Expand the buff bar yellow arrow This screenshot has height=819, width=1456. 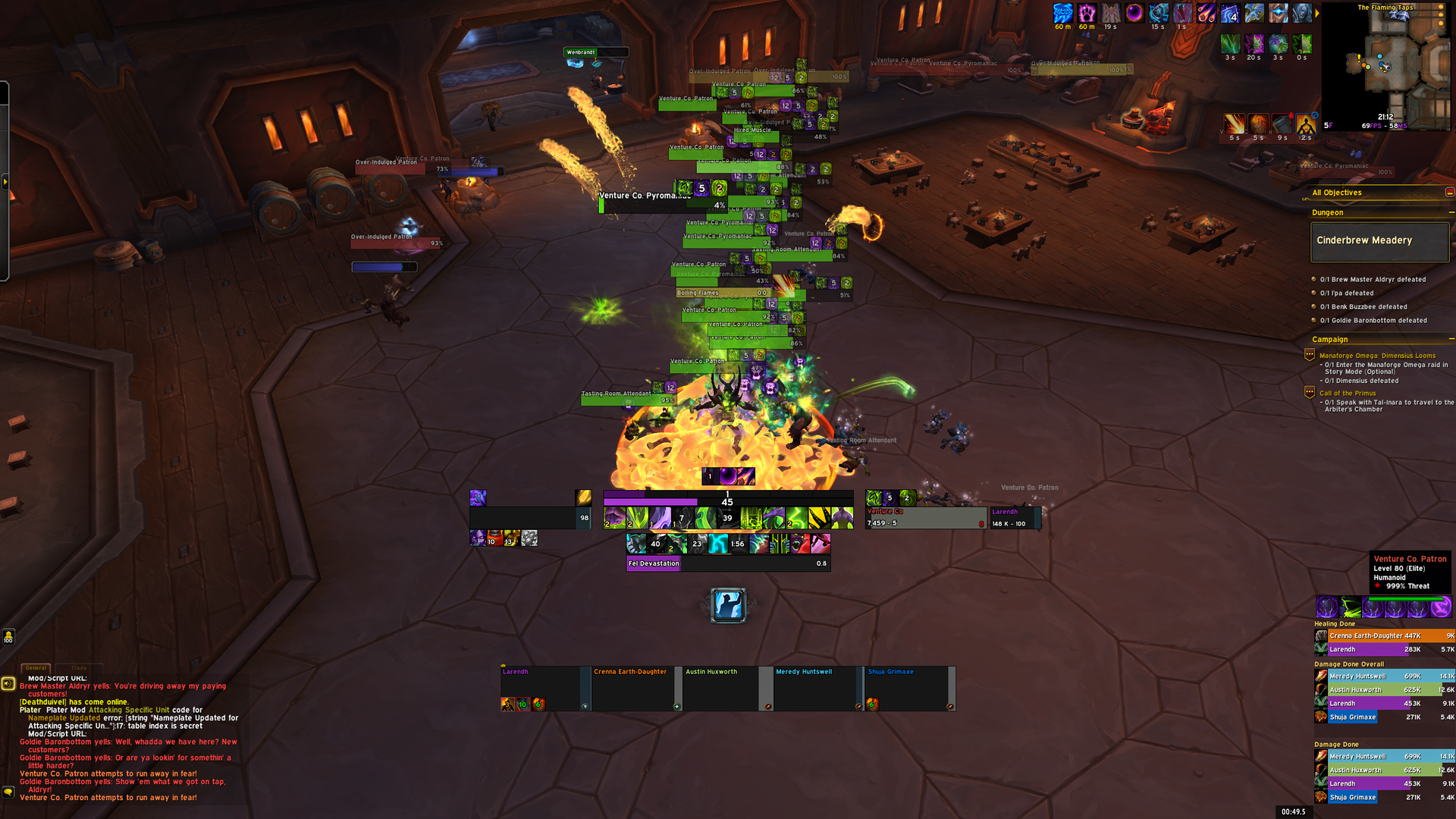pos(1316,13)
